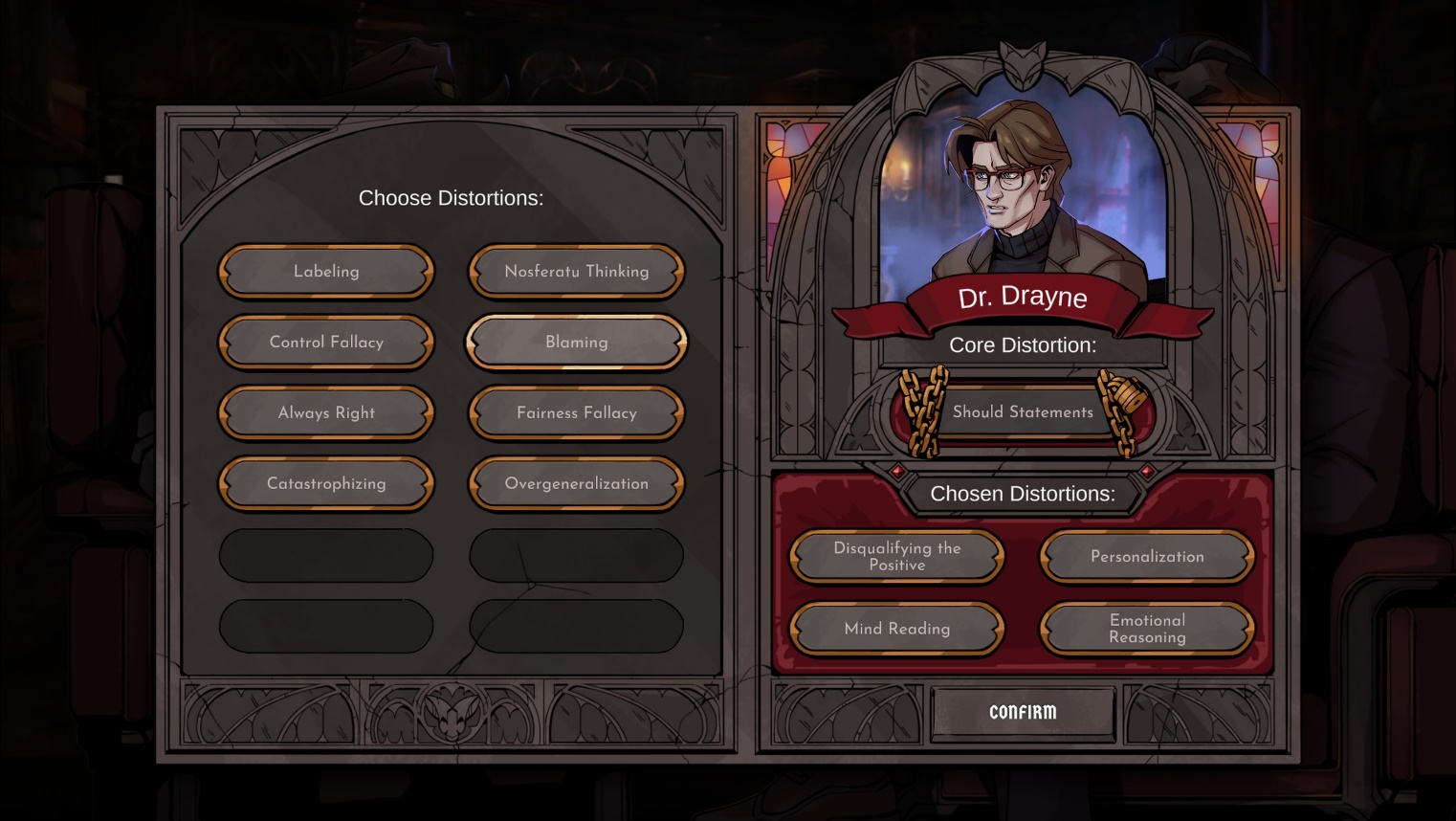
Task: Pick the Control Fallacy option
Action: coord(326,343)
